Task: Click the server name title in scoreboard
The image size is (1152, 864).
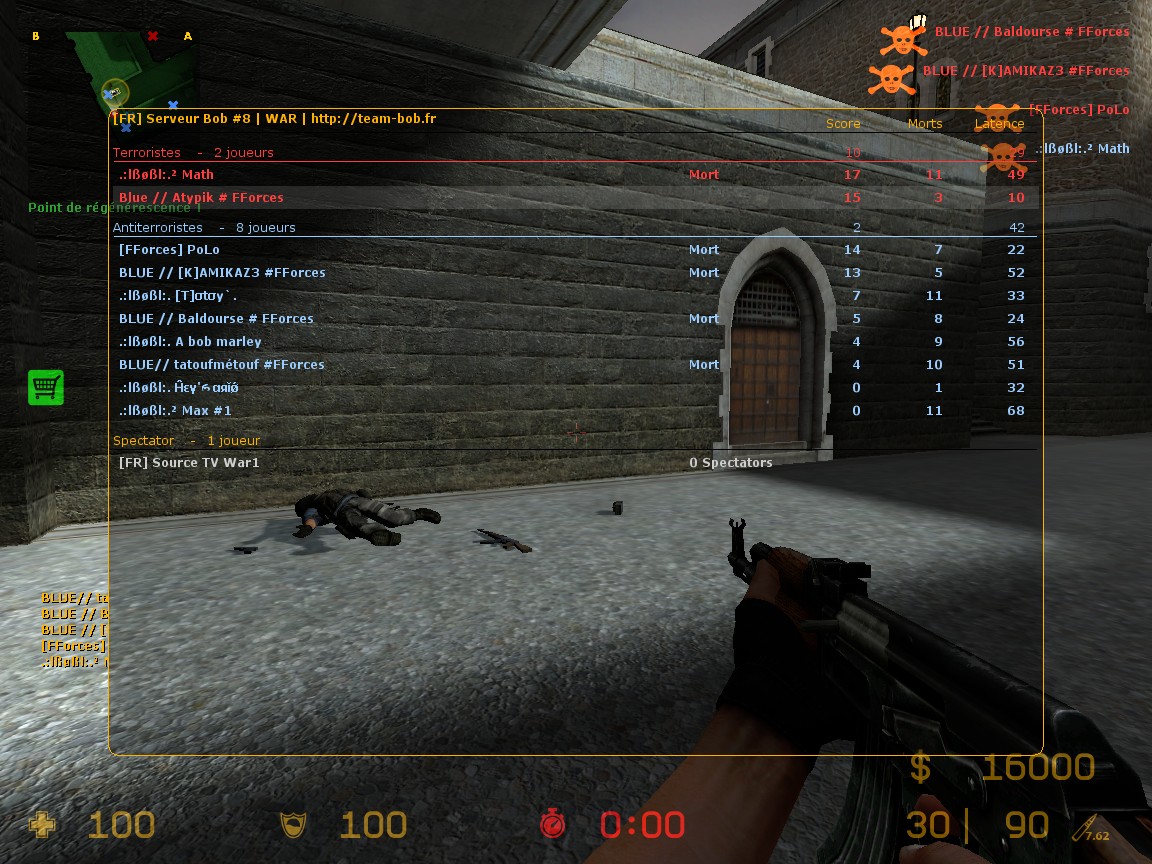Action: click(x=274, y=118)
